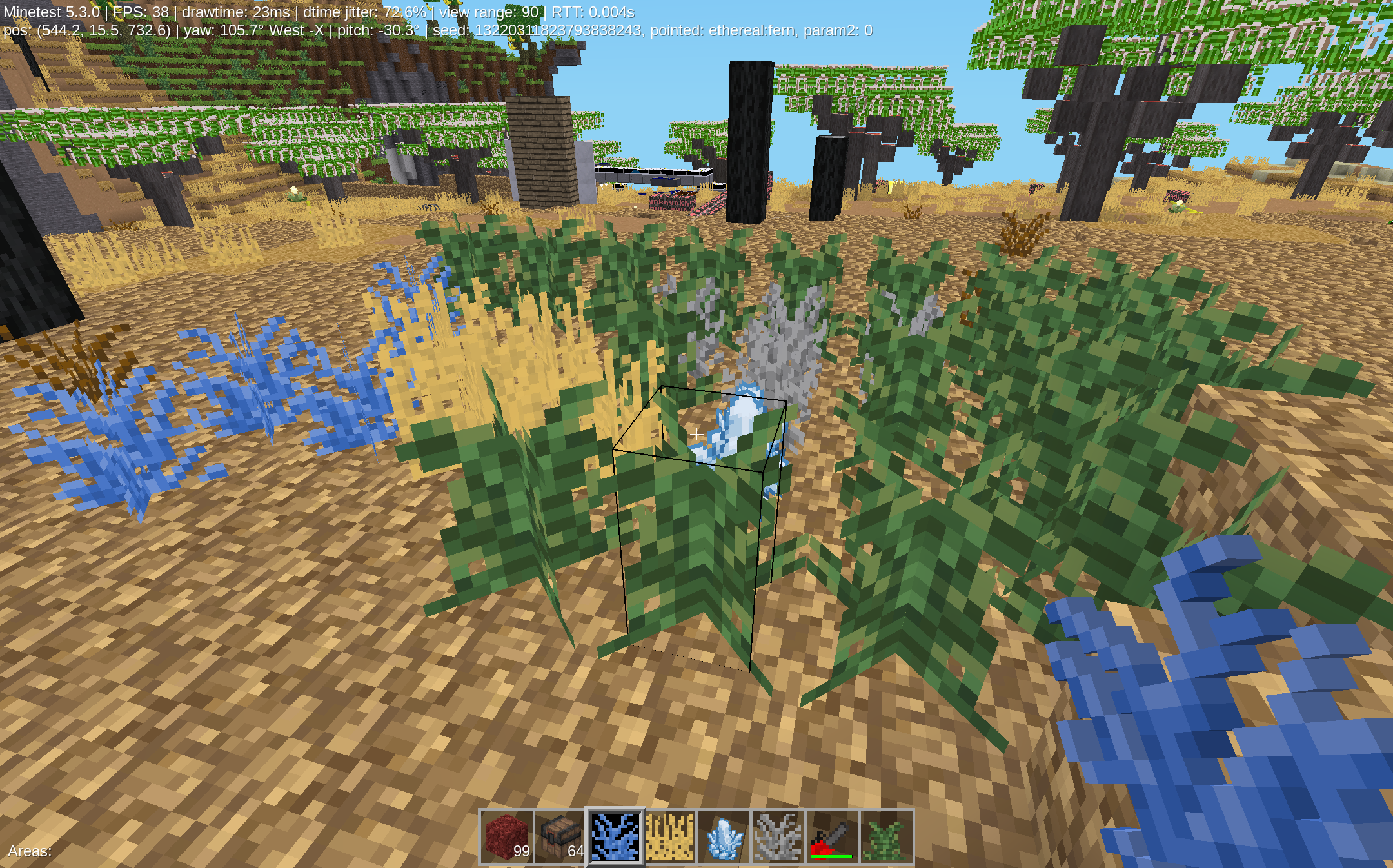Image resolution: width=1393 pixels, height=868 pixels.
Task: Select the green fern hotbar slot
Action: coord(886,837)
